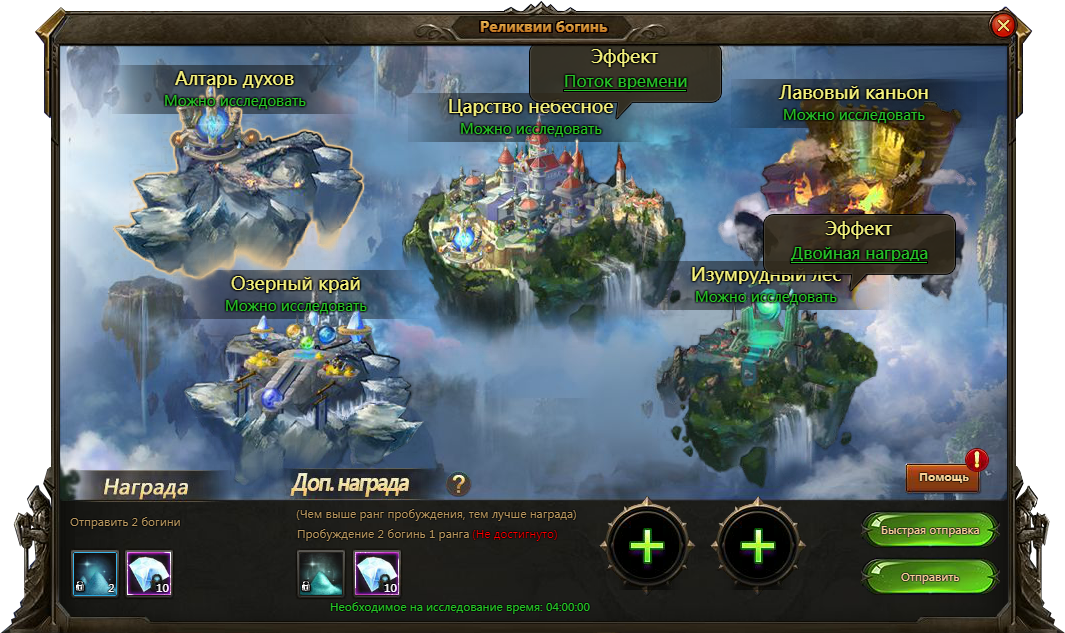Screen dimensions: 1065x633
Task: Inspect the blue crystal reward with count 2
Action: pos(95,574)
